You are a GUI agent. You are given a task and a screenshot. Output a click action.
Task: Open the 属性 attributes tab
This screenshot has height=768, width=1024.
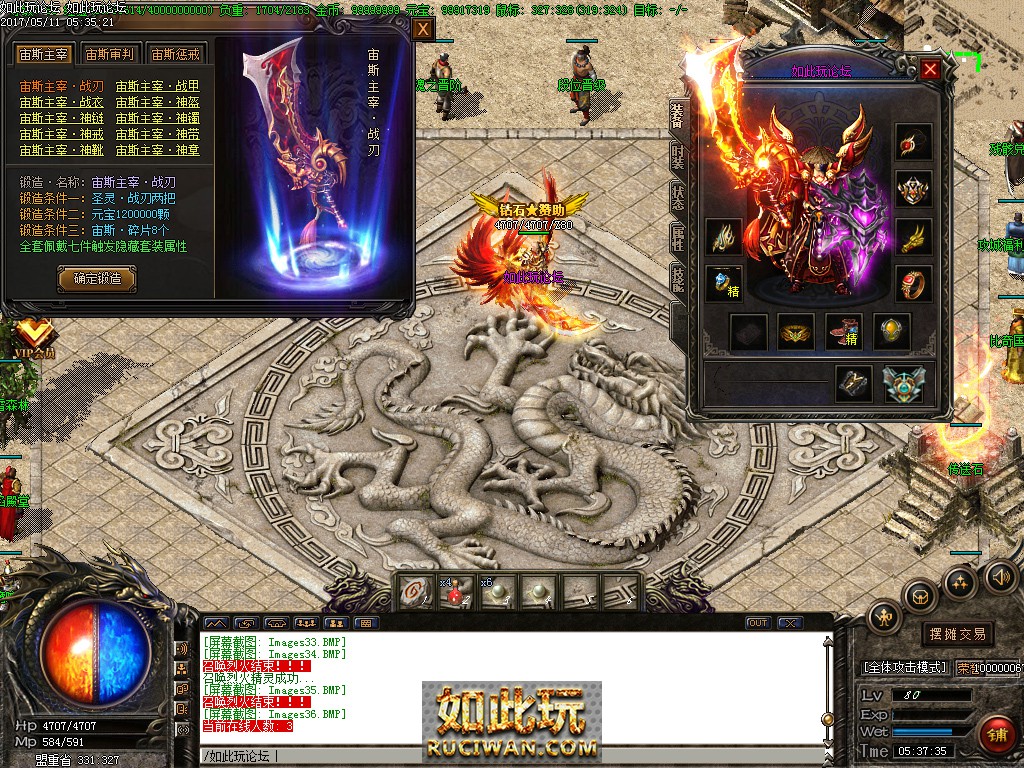[677, 238]
